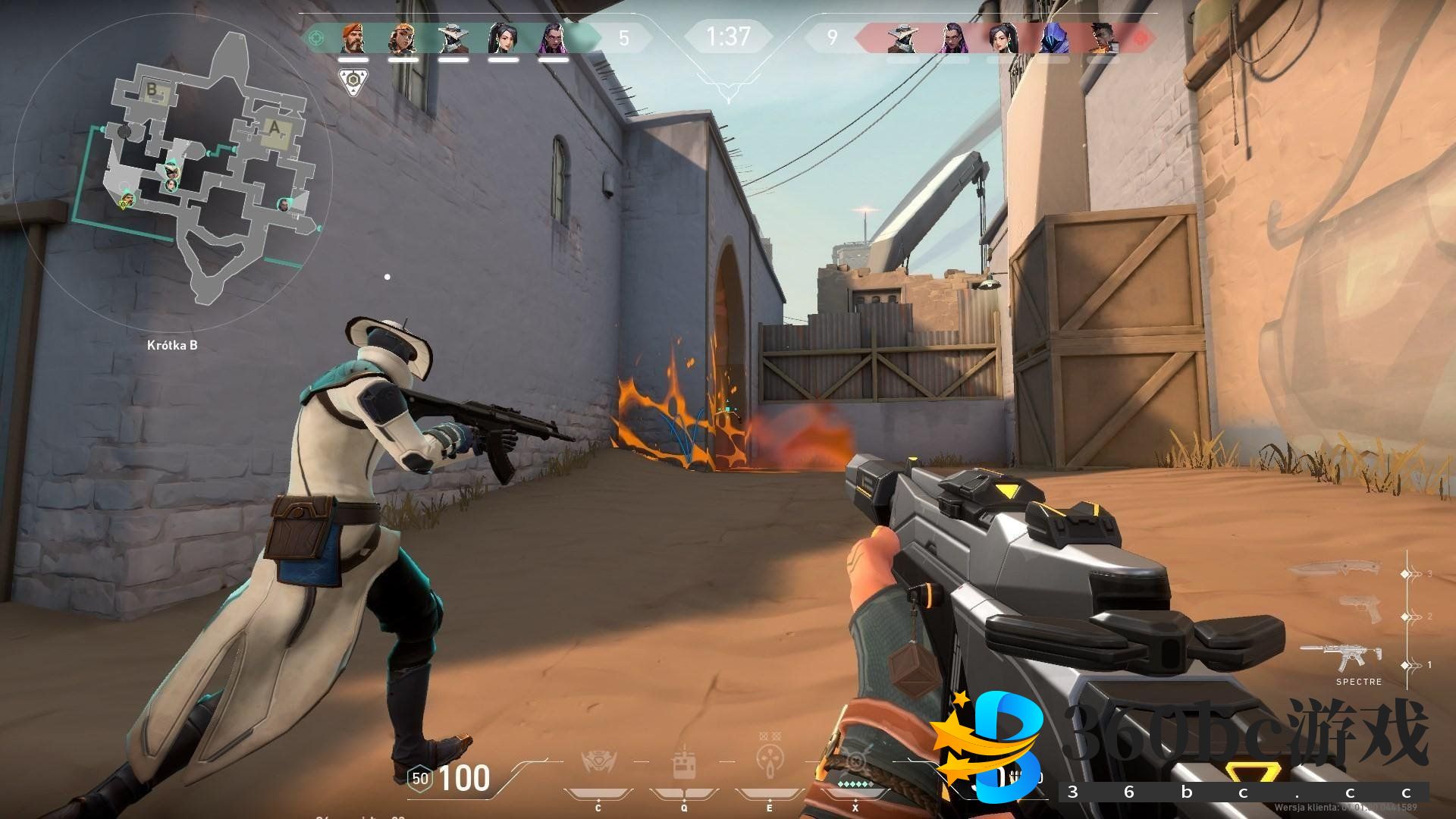Pick Phoenix's portrait on the red team
Viewport: 1456px width, 819px height.
(x=1102, y=38)
